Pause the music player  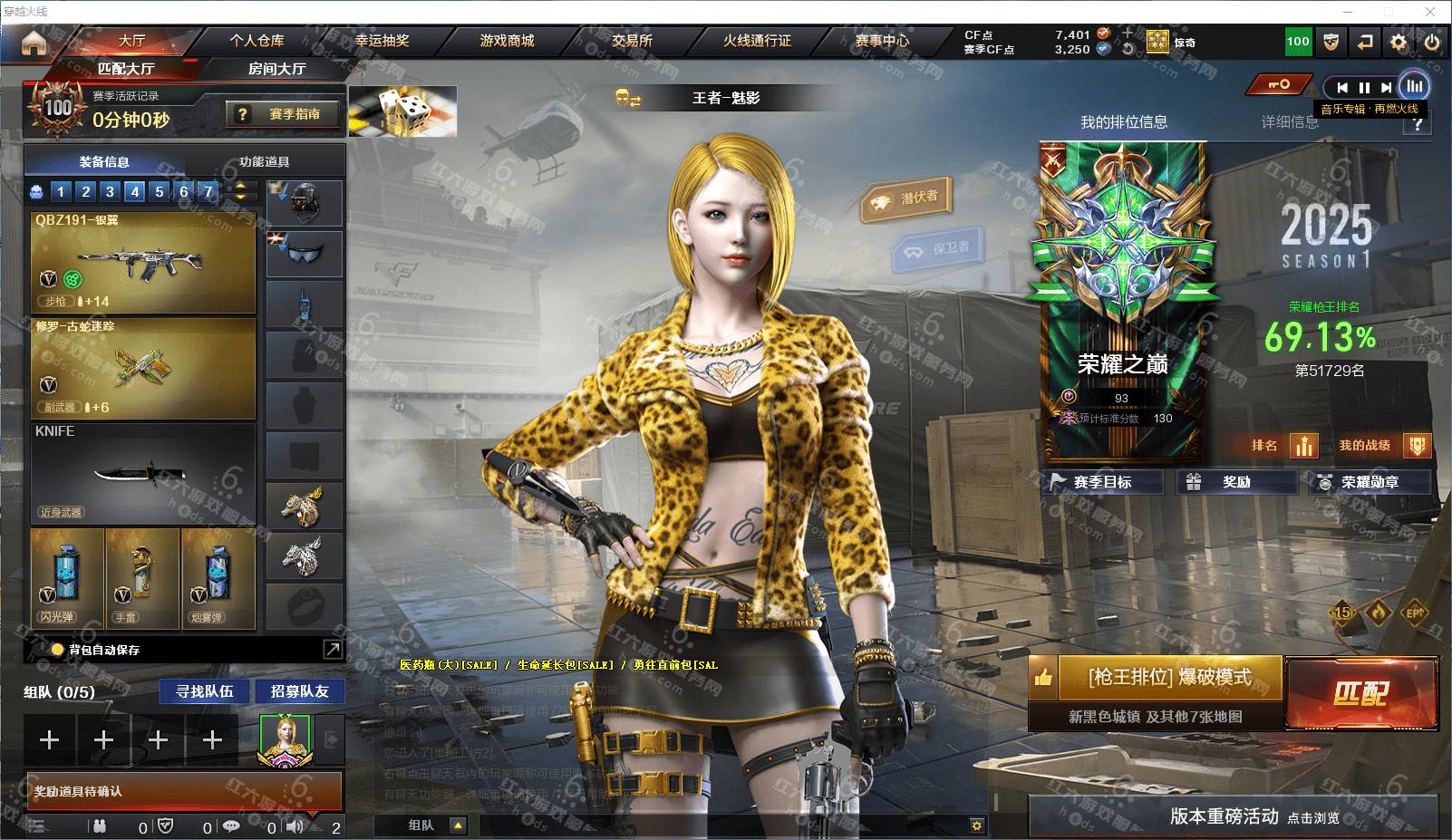coord(1364,87)
